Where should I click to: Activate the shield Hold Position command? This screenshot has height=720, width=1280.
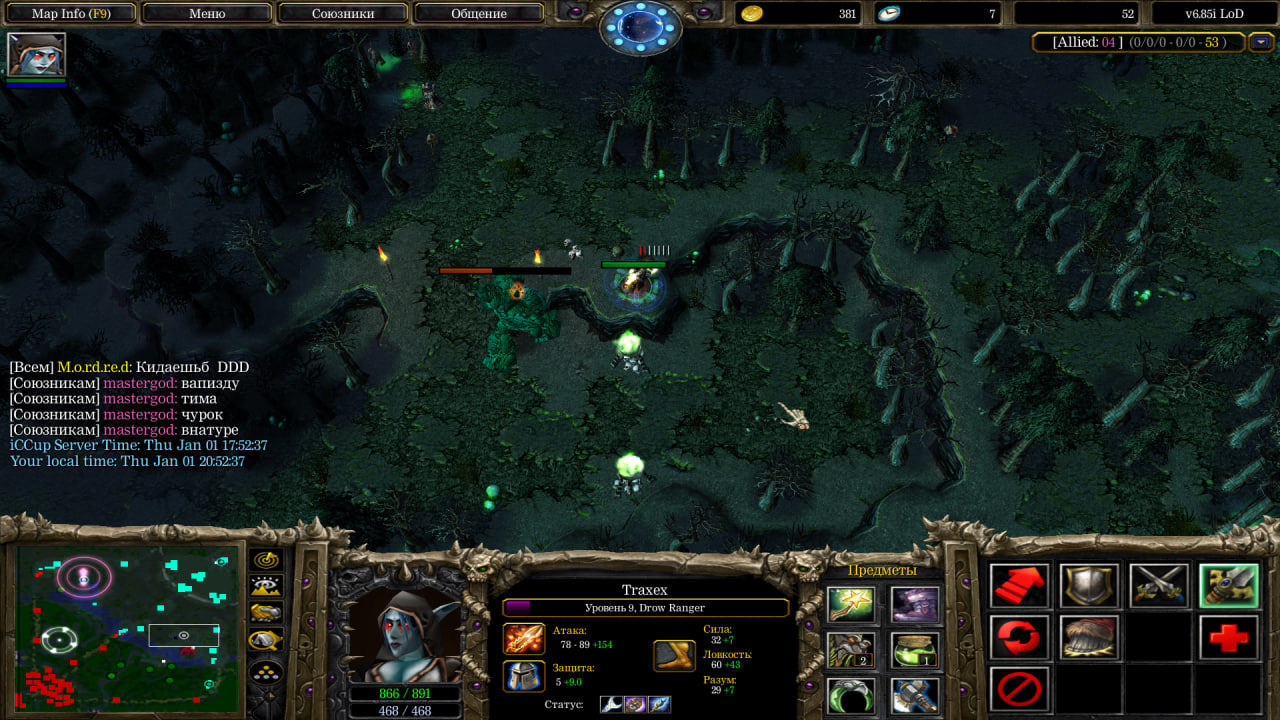tap(1089, 586)
